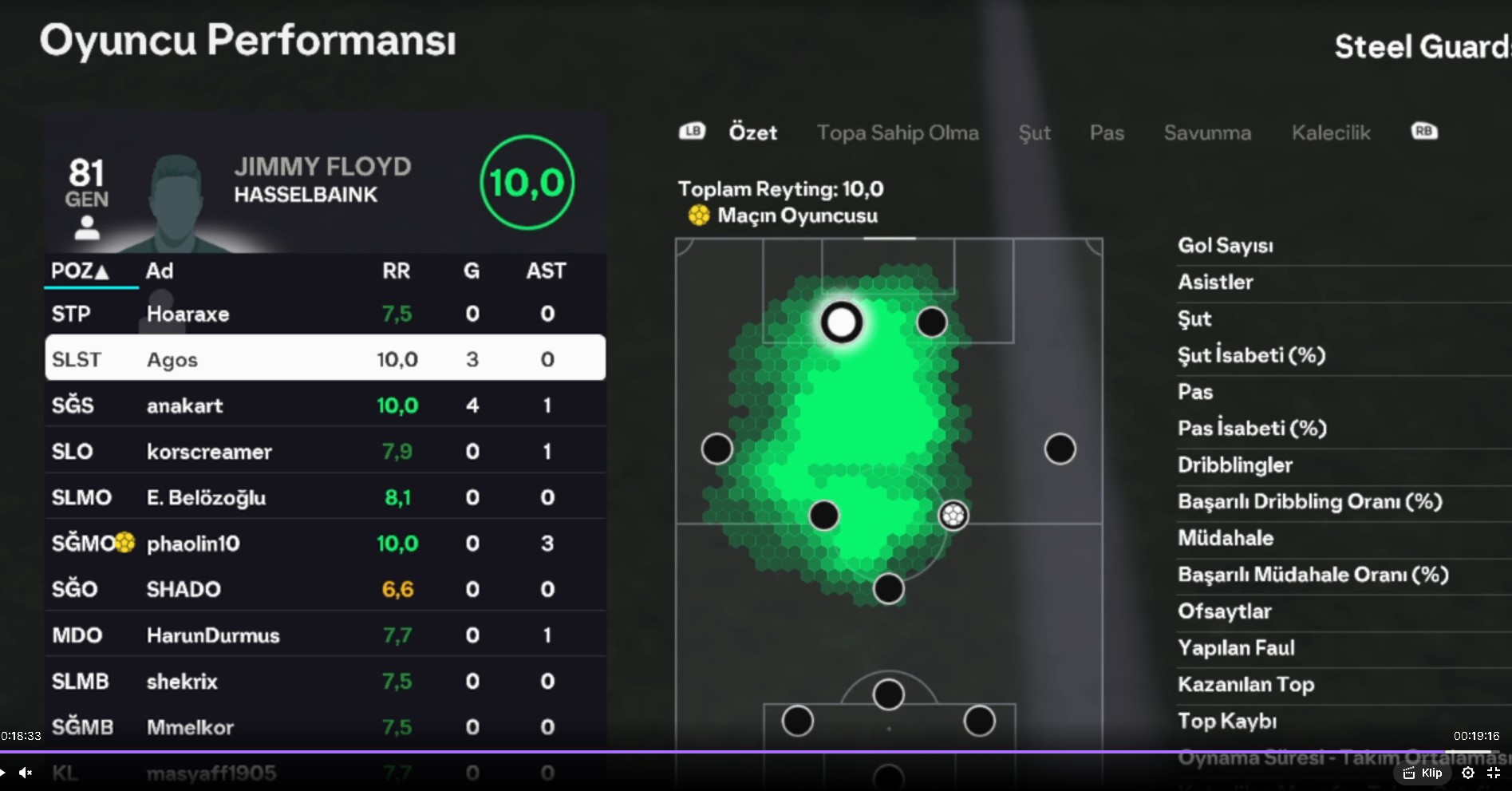1512x791 pixels.
Task: Select the Mmelkor player row
Action: pos(325,727)
